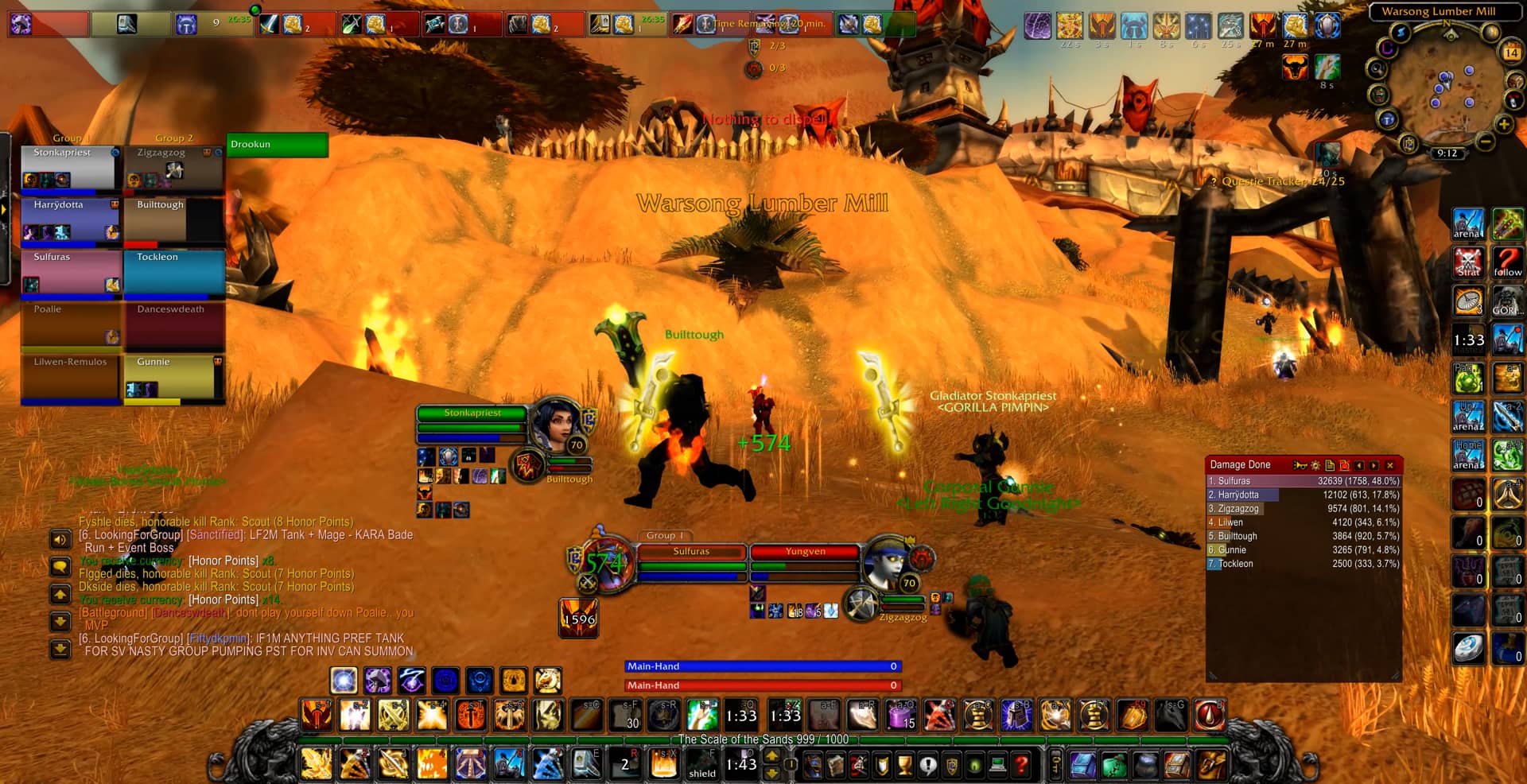Open the chat speech bubble menu button
Viewport: 1527px width, 784px height.
(60, 567)
